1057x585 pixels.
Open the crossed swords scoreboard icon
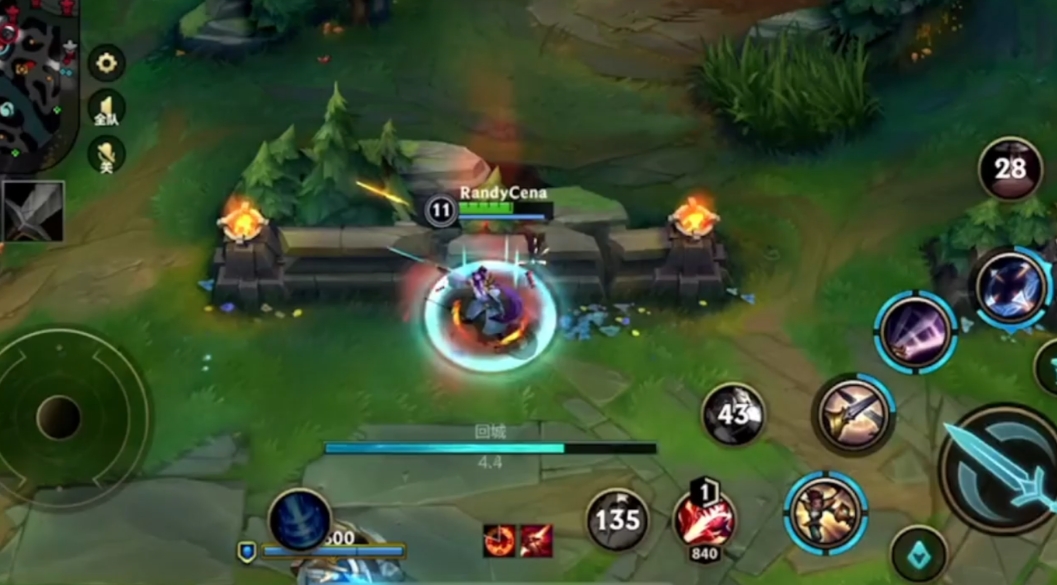click(33, 210)
